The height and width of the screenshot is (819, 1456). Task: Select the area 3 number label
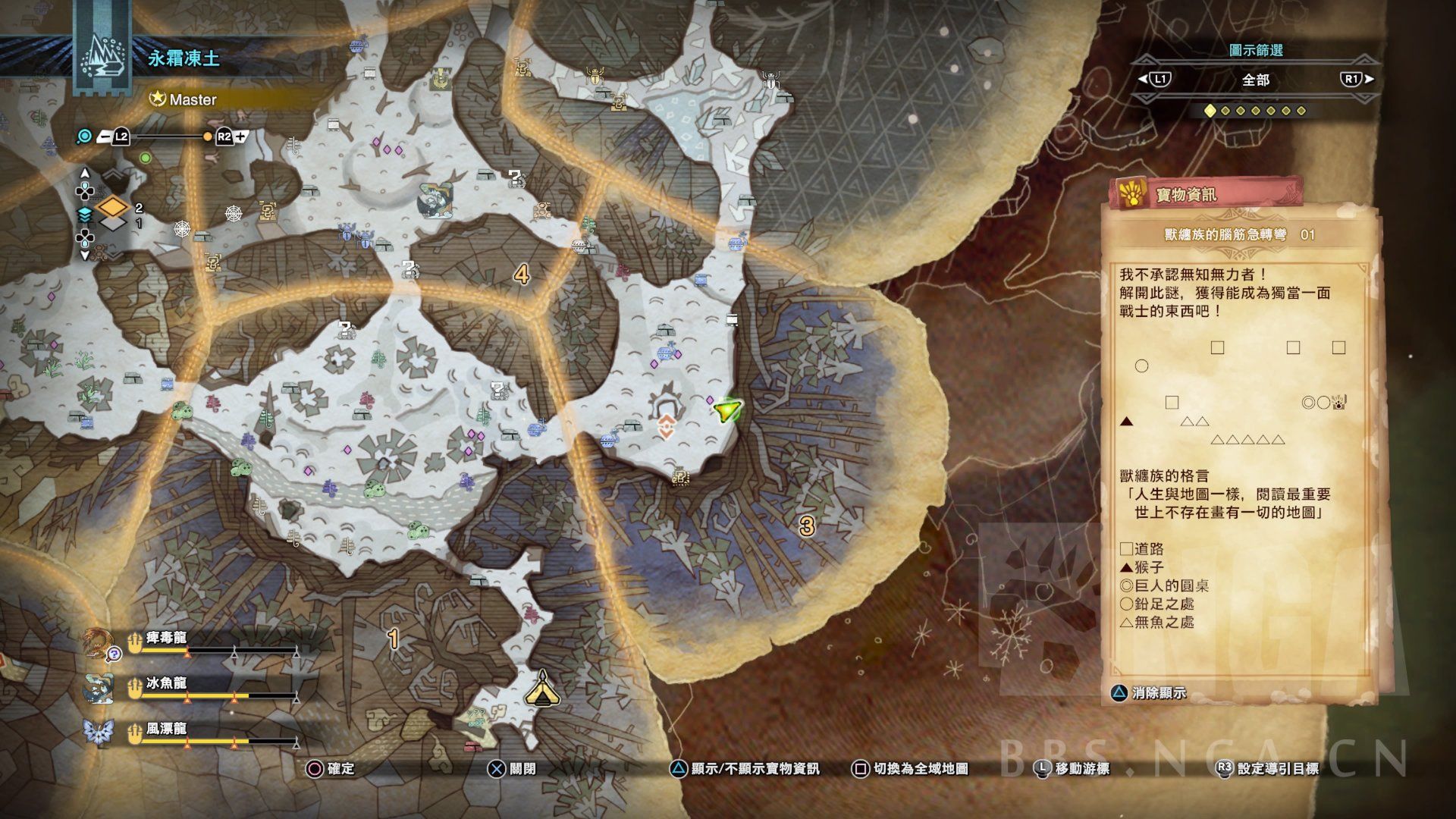pos(806,525)
